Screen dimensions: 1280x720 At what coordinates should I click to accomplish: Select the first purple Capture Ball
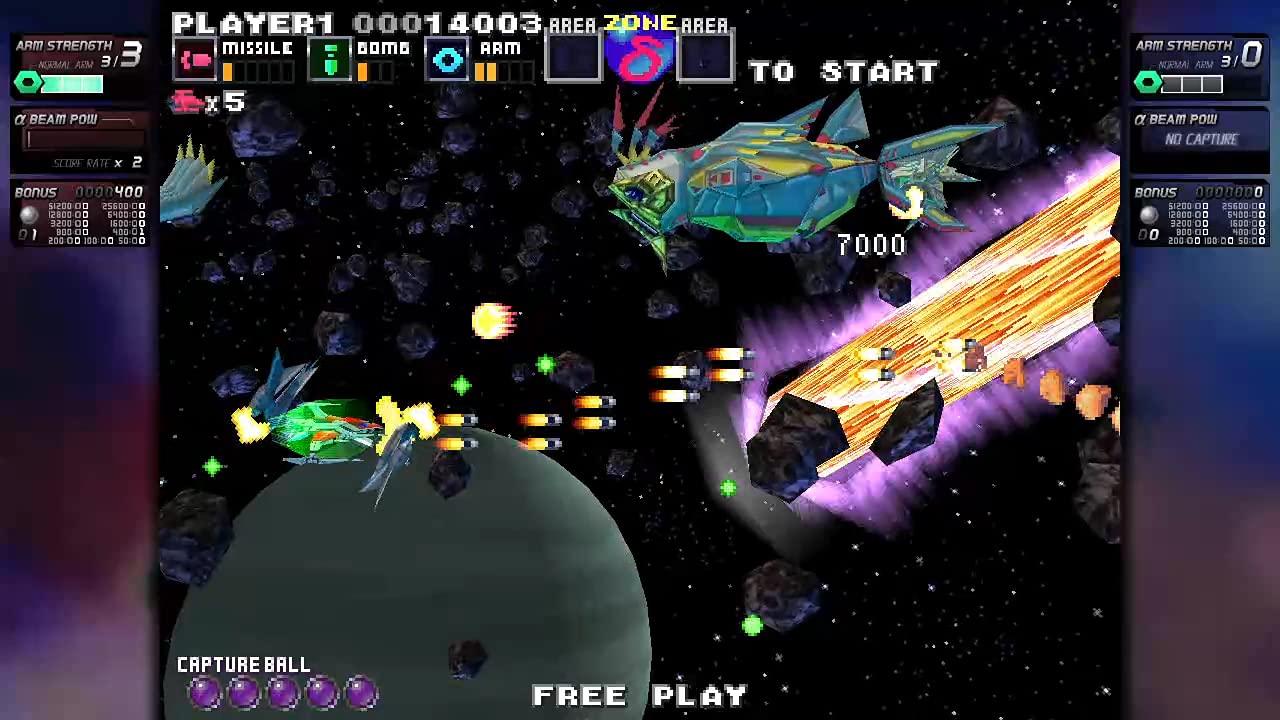click(204, 692)
